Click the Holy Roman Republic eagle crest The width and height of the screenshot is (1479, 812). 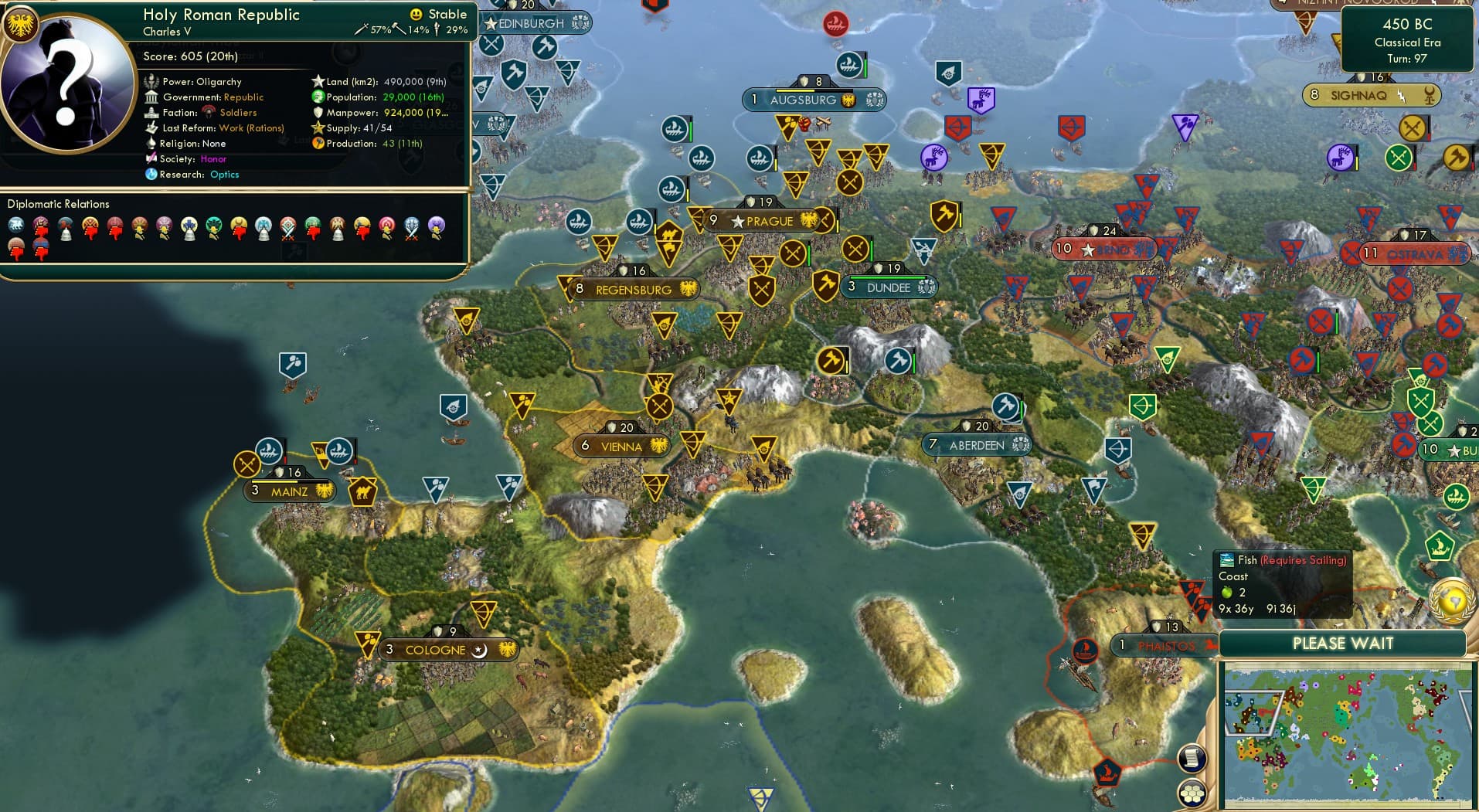click(x=23, y=23)
